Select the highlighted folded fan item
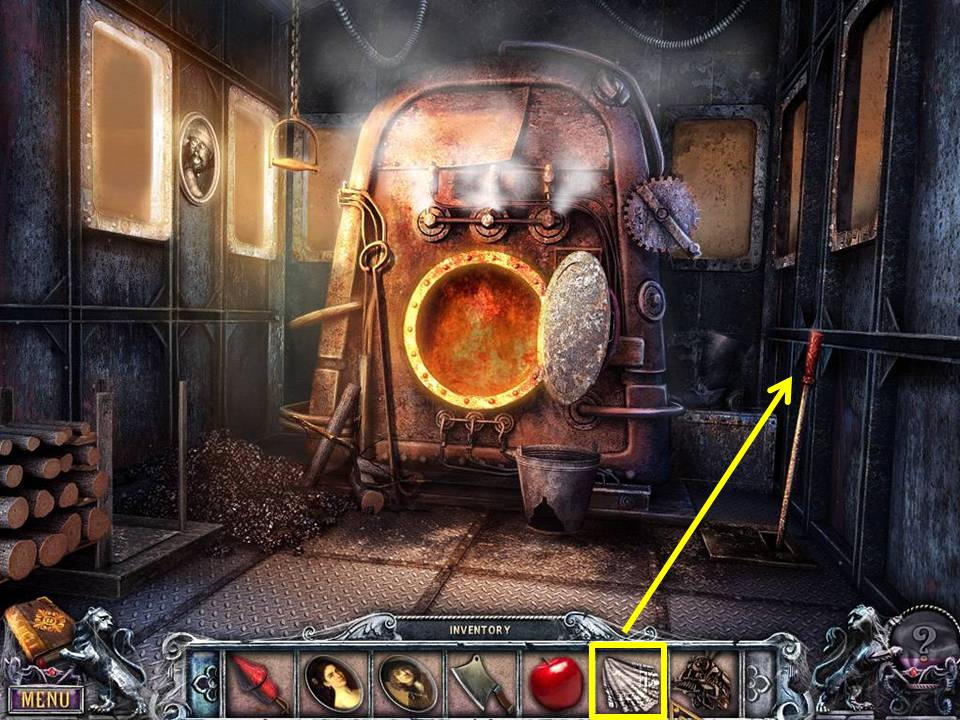960x720 pixels. tap(627, 682)
